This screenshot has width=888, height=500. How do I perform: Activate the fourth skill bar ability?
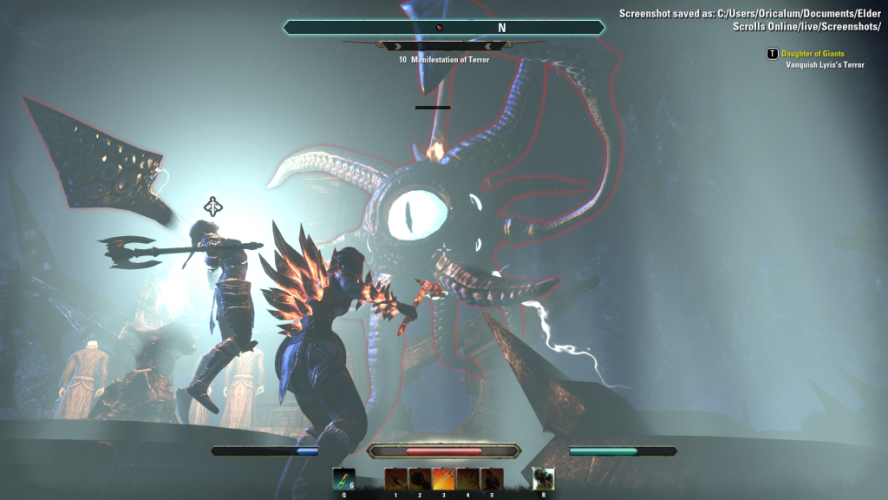point(468,479)
